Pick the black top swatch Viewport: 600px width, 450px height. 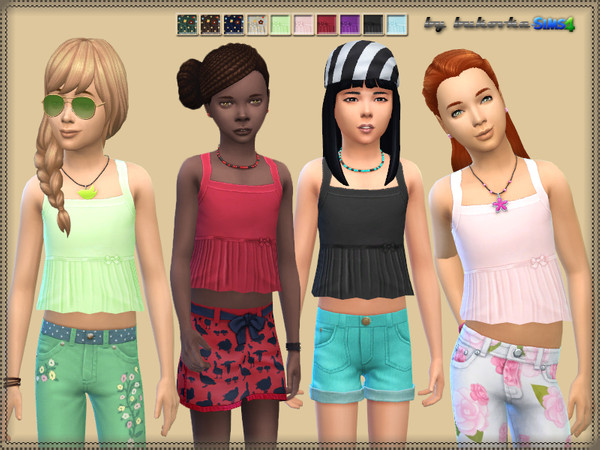coord(372,23)
